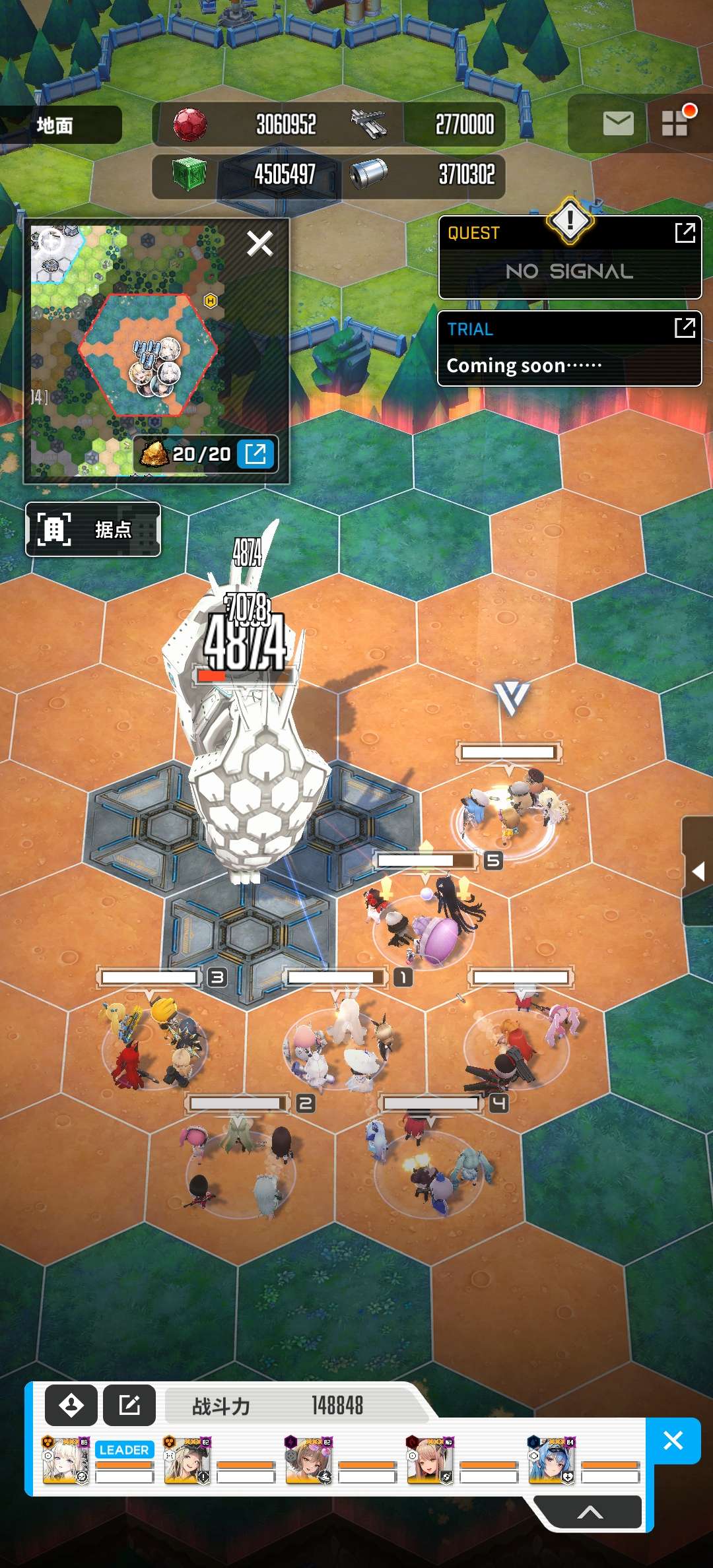
Task: Open the squad edit pencil button
Action: pyautogui.click(x=129, y=1406)
